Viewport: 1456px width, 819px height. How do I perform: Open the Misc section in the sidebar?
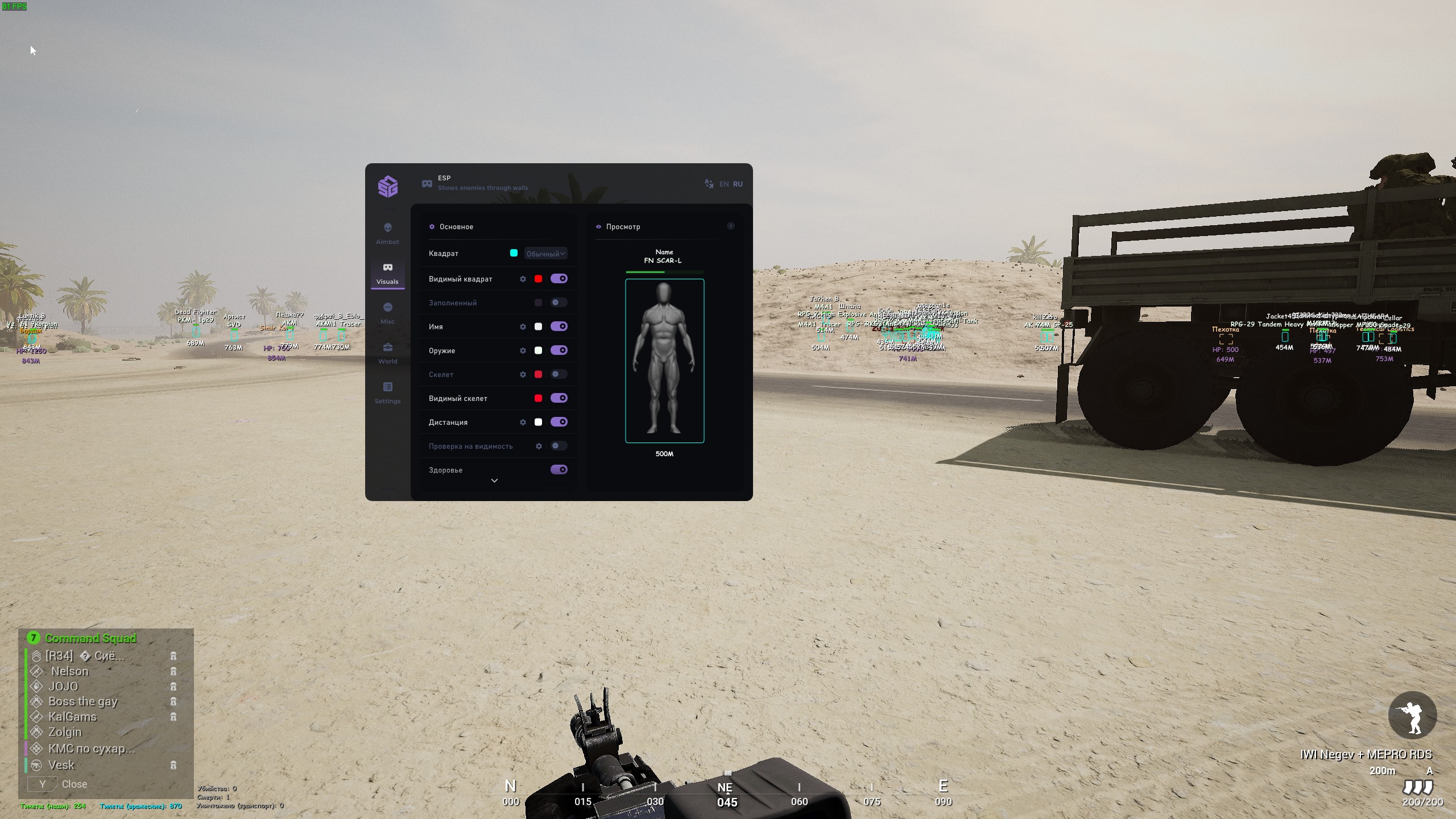click(387, 312)
